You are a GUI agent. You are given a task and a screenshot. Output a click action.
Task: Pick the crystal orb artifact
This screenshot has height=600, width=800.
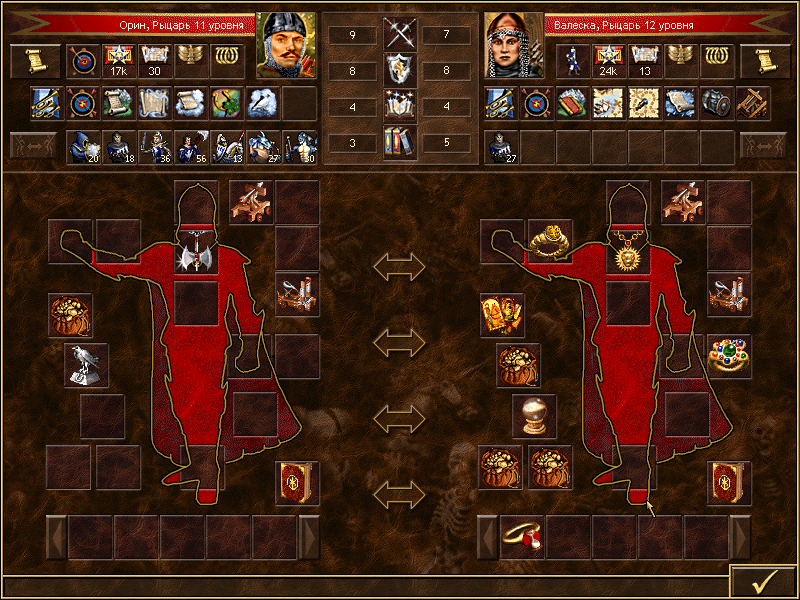pyautogui.click(x=533, y=413)
